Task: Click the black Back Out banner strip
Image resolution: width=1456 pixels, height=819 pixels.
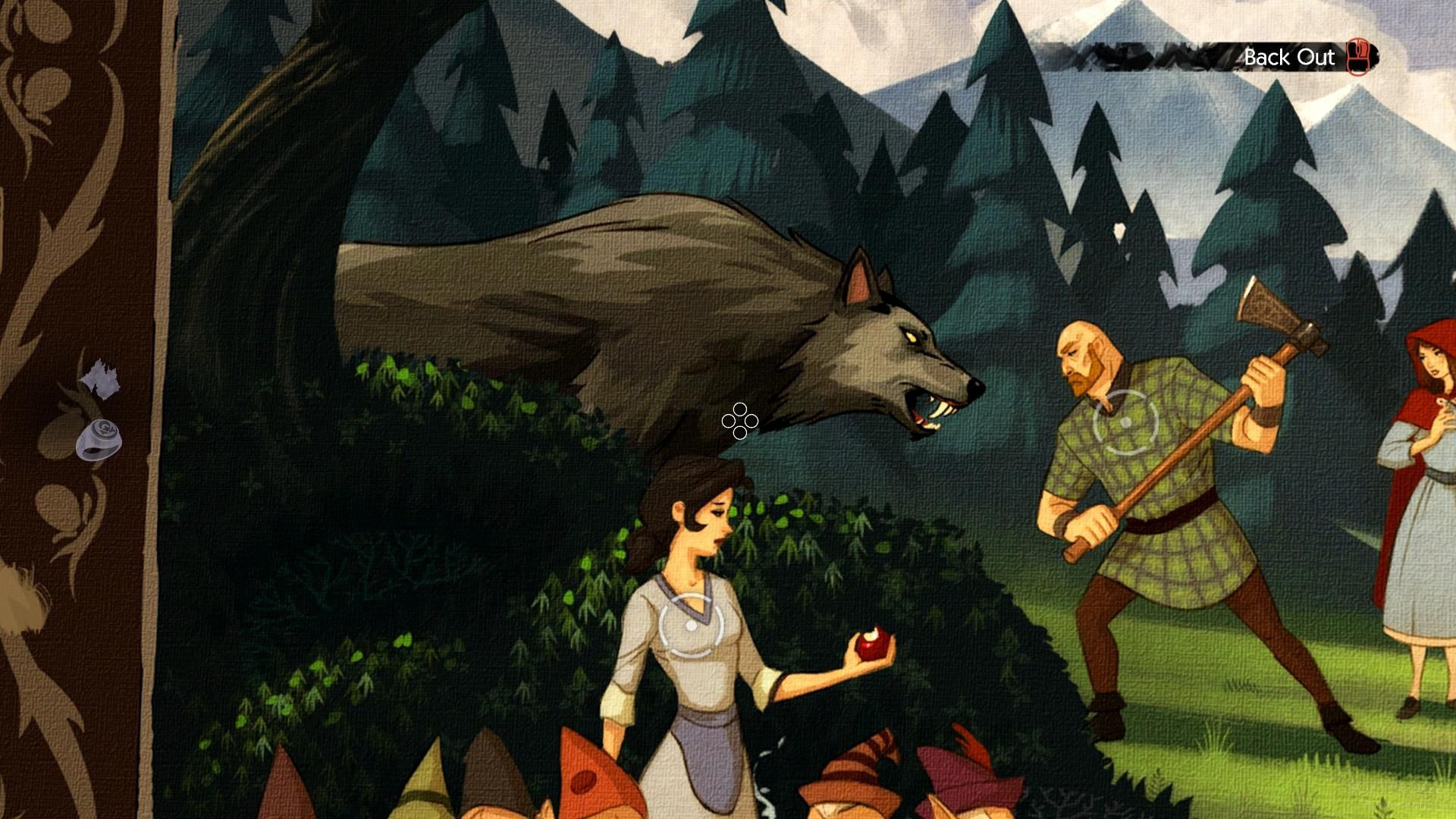Action: coord(1175,57)
